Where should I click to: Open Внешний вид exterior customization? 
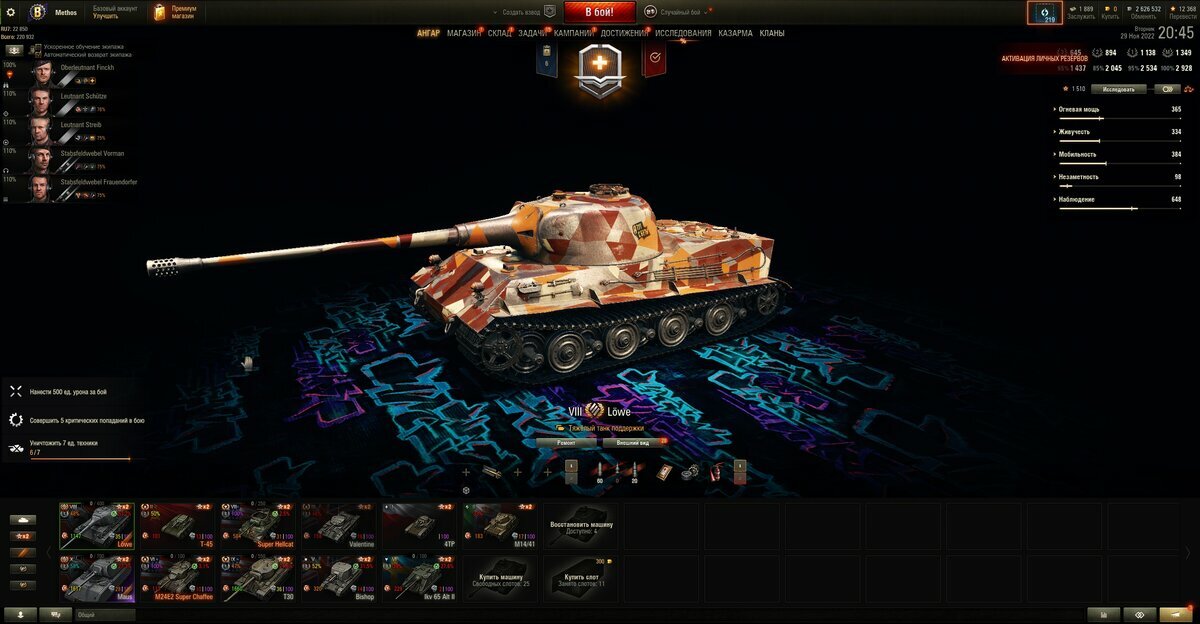634,441
